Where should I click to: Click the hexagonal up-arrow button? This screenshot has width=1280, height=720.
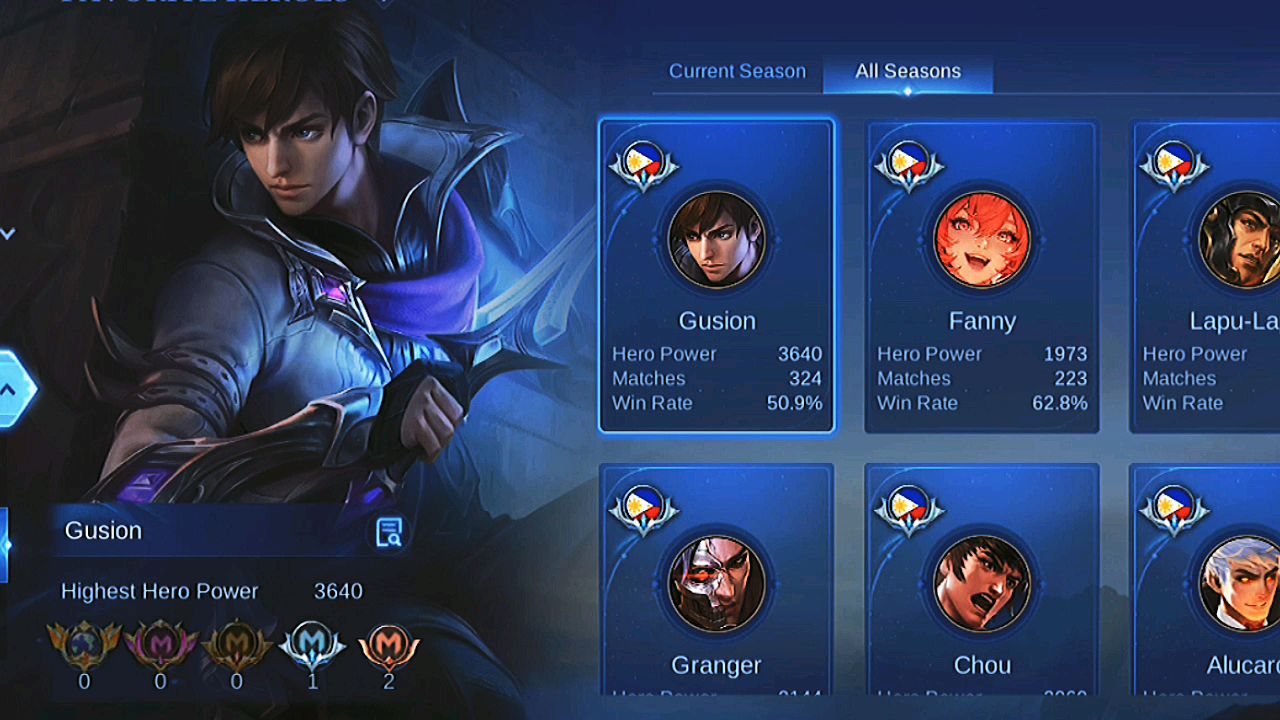10,390
